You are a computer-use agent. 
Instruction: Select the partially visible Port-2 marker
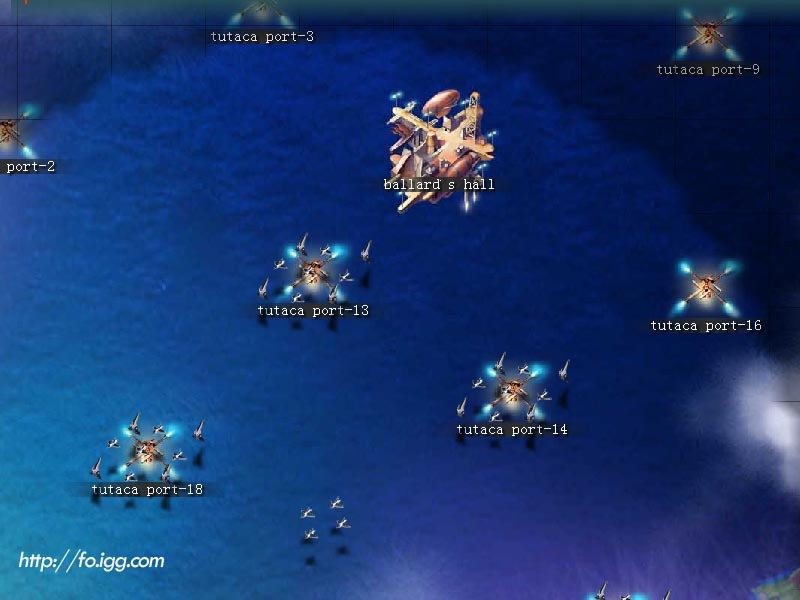coord(10,132)
